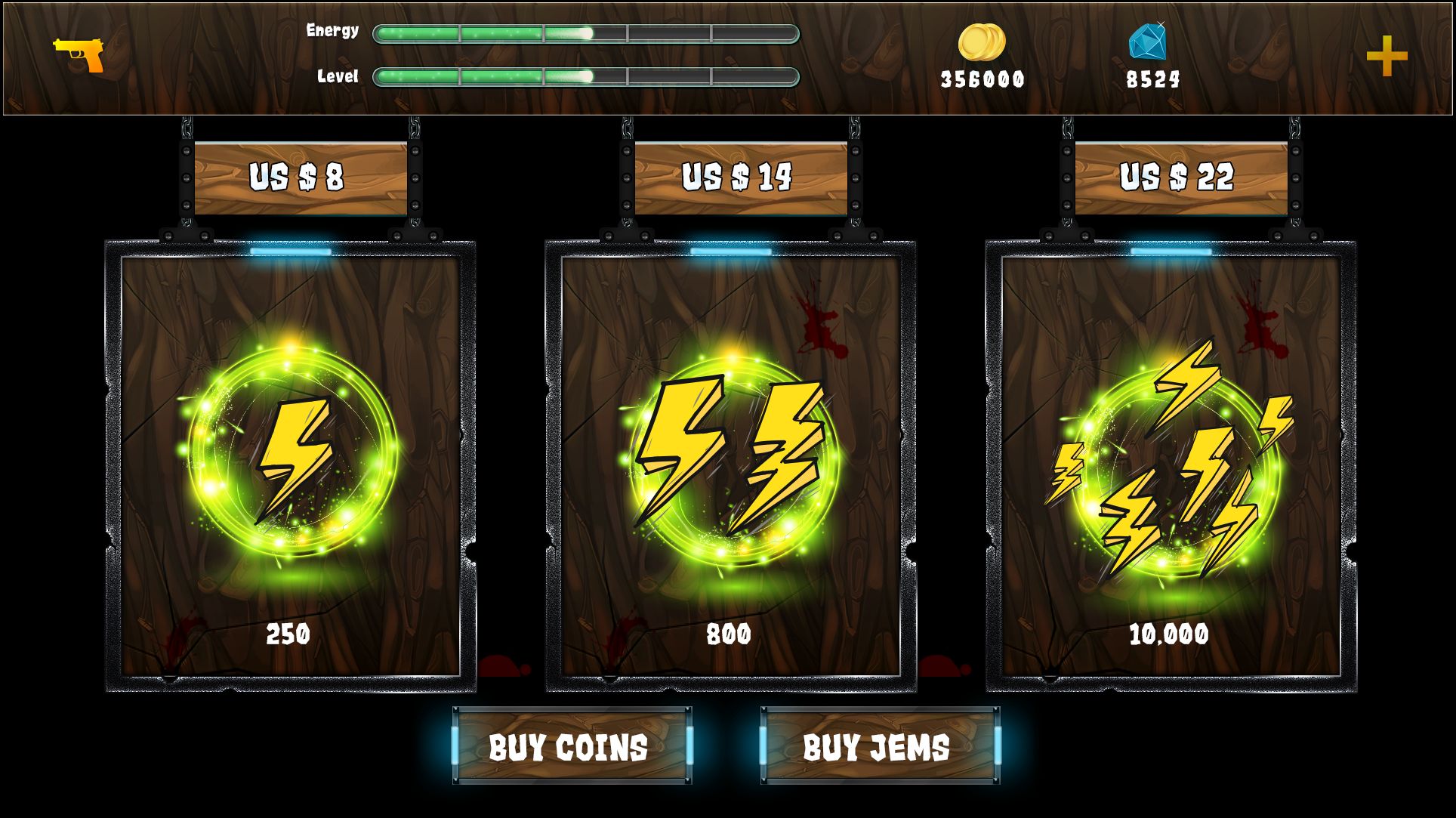The image size is (1456, 818).
Task: Tap the US $ 22 price sign
Action: coord(1180,177)
